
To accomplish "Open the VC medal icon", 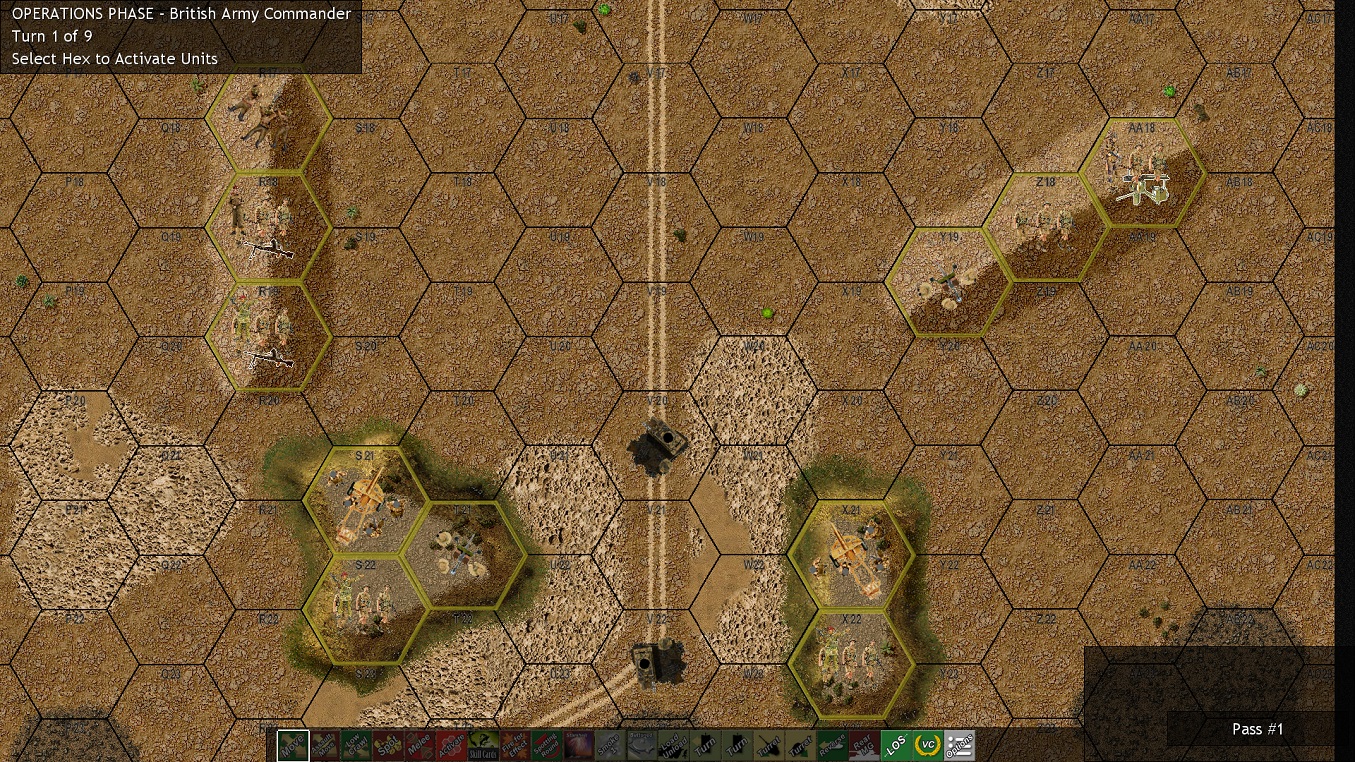I will [928, 745].
